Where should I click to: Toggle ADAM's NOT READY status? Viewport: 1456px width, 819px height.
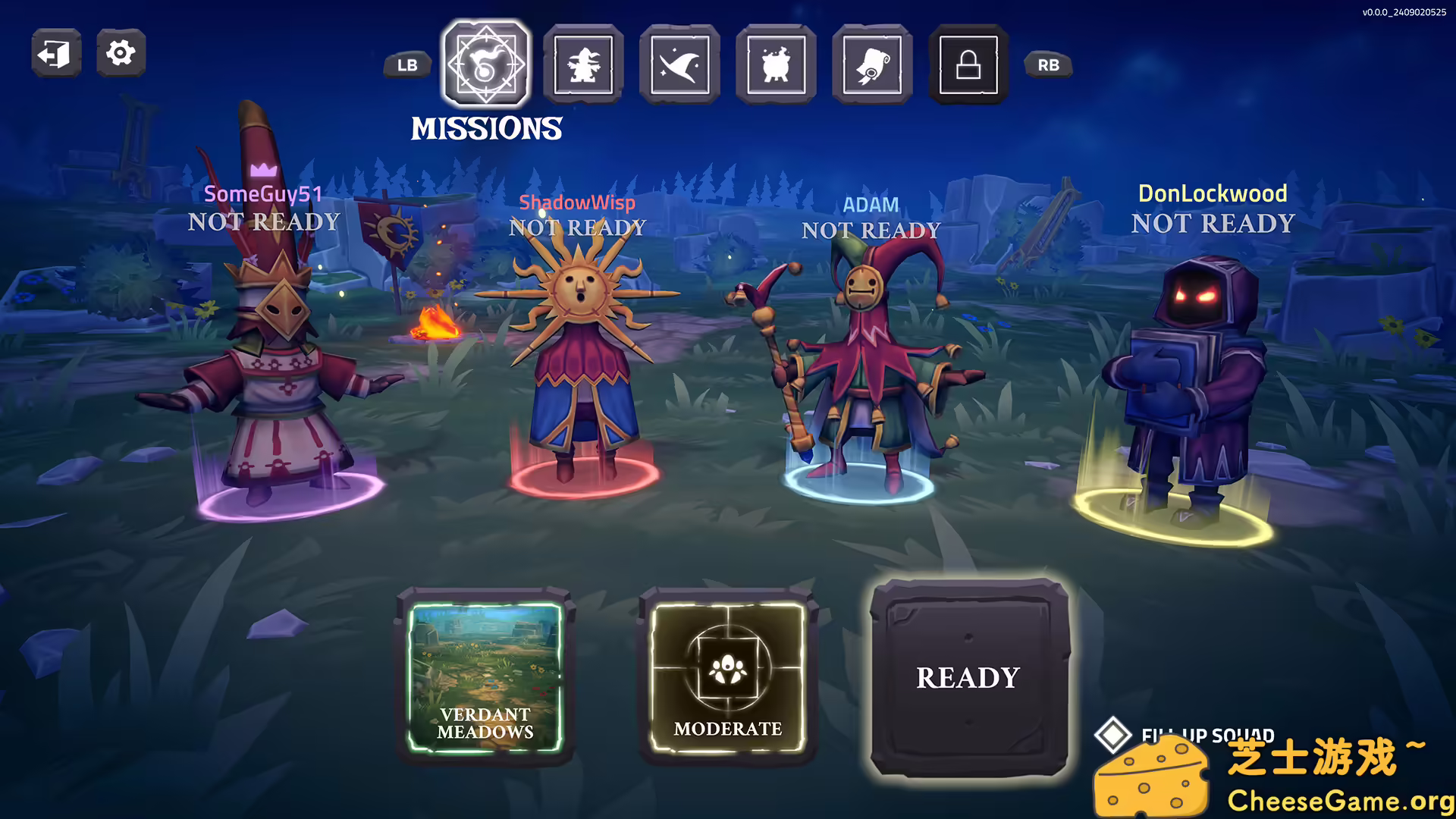click(x=871, y=229)
